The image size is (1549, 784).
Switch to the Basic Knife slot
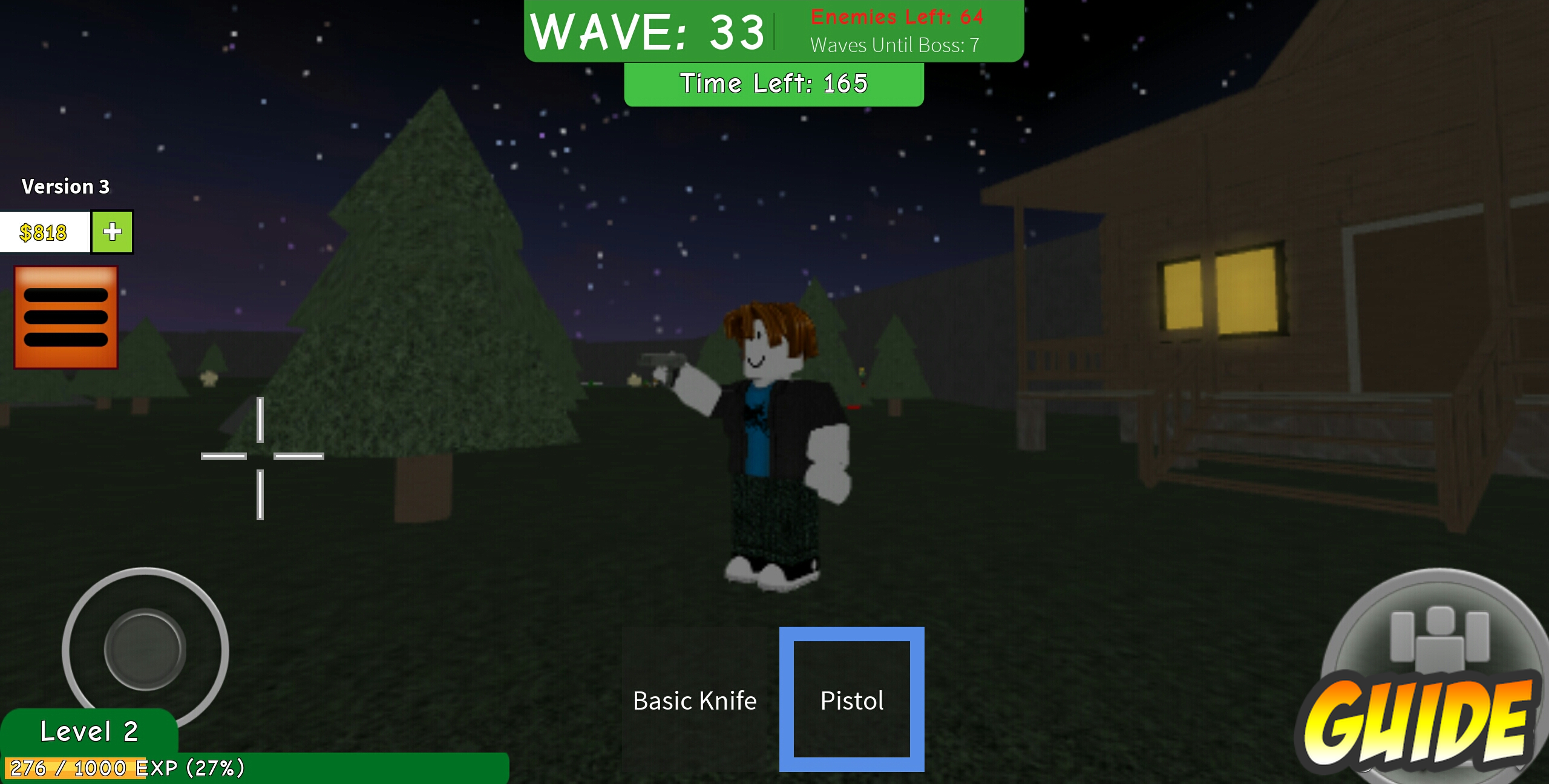pos(695,700)
